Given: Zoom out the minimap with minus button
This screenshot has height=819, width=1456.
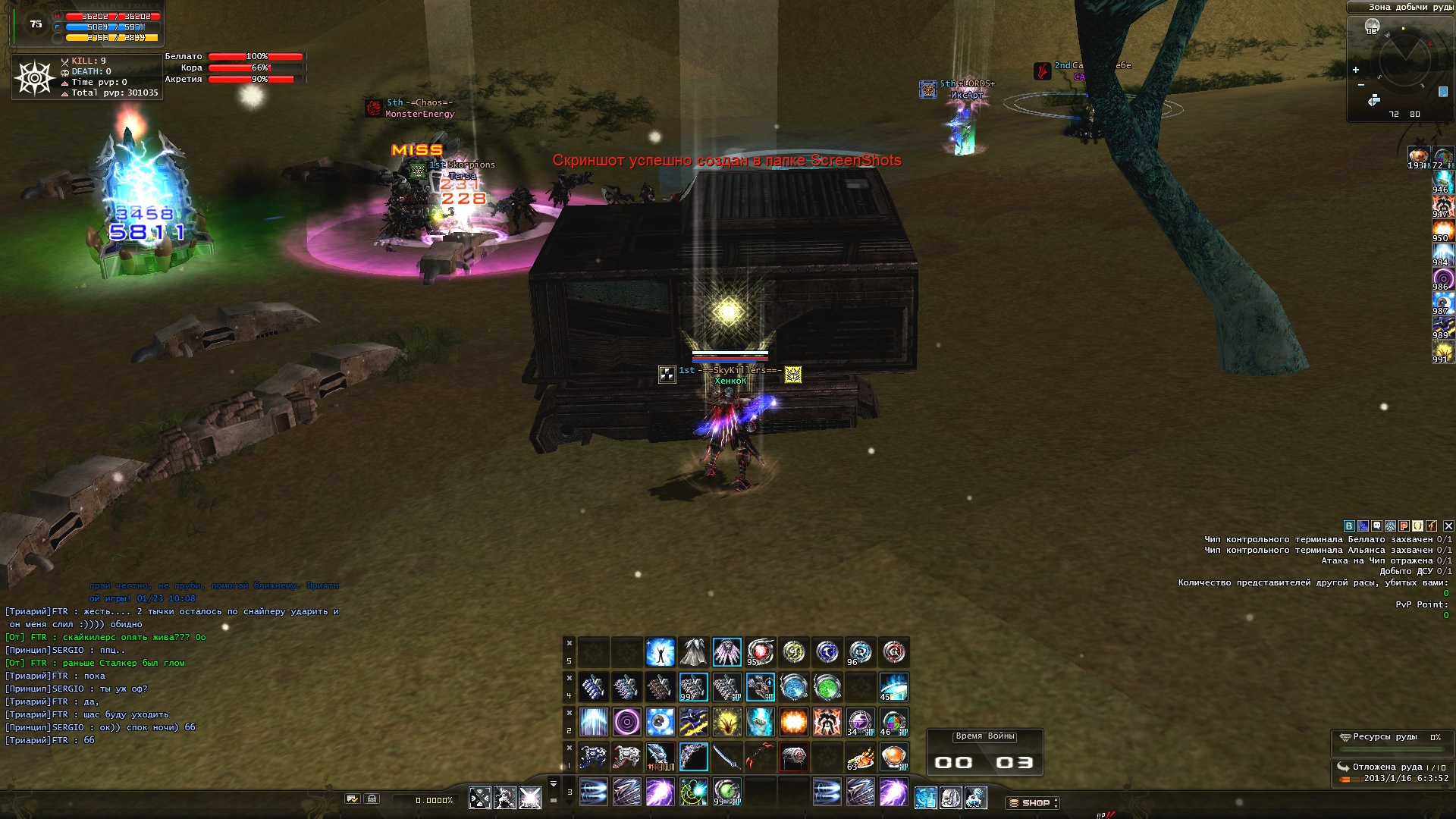Looking at the screenshot, I should click(x=1361, y=85).
